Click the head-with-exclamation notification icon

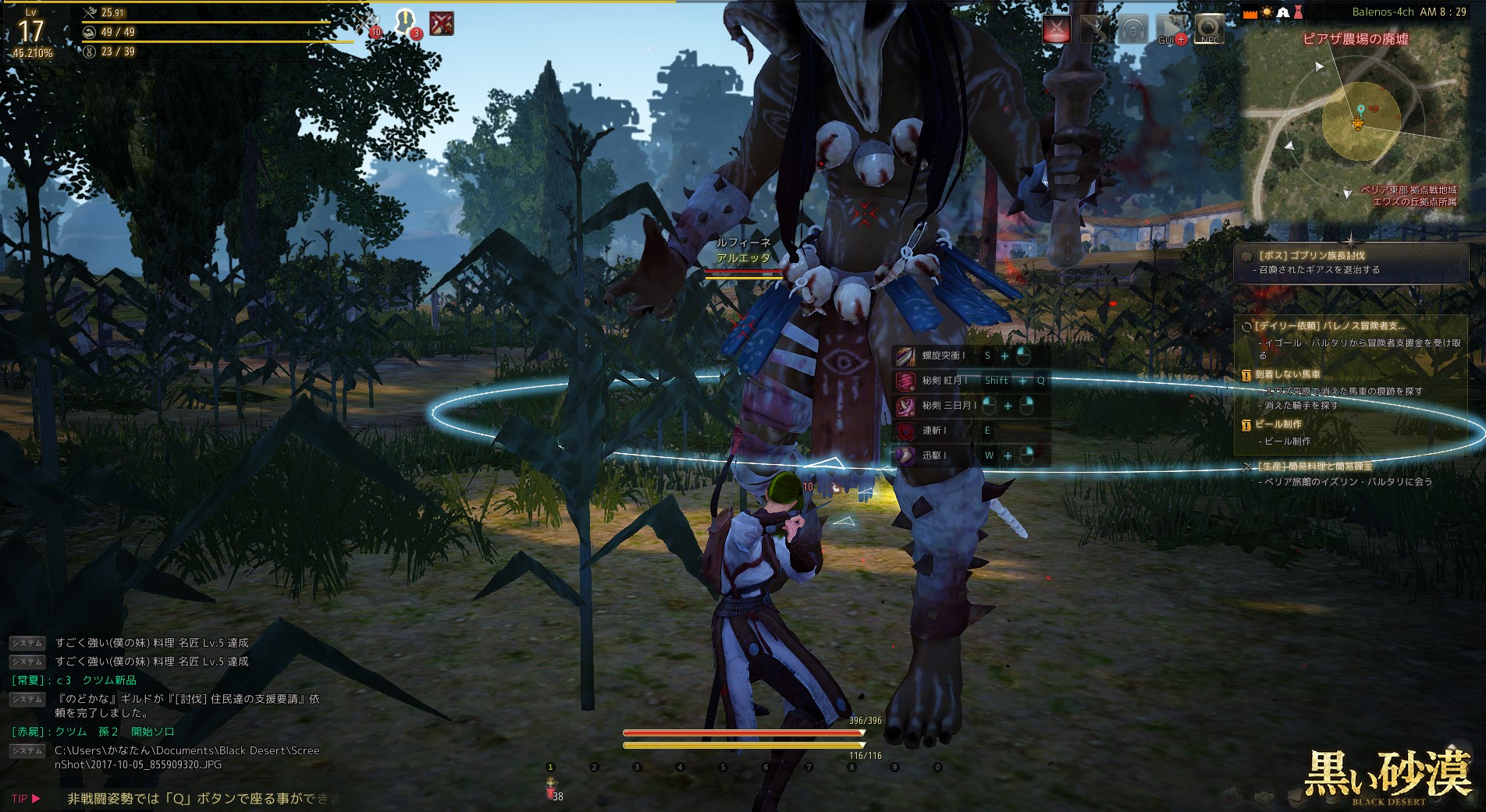405,22
